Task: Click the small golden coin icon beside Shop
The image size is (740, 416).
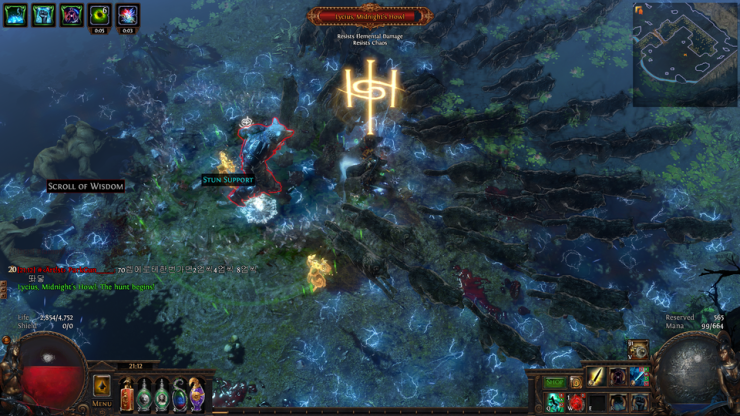Action: click(575, 383)
